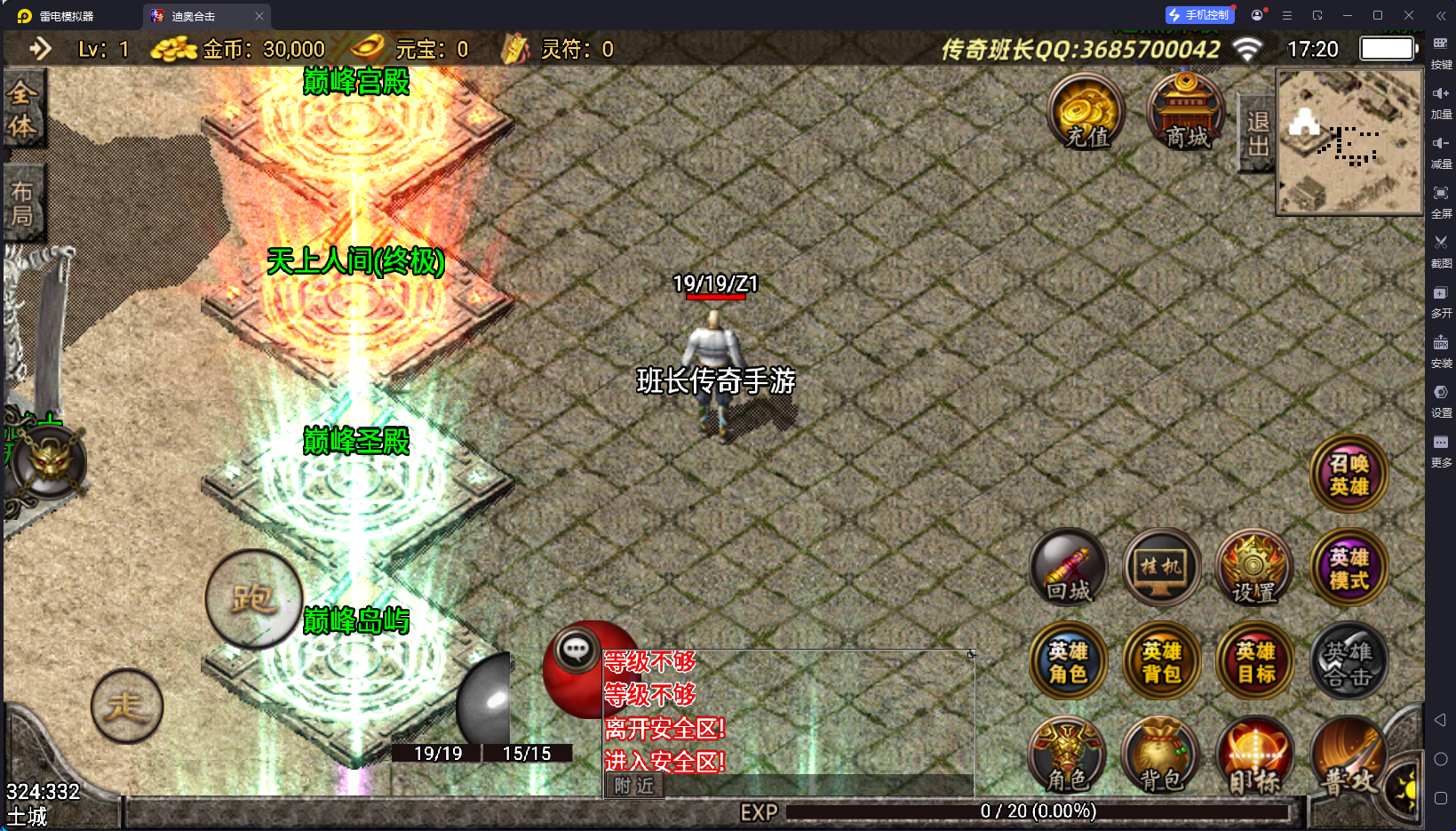Switch 英雄模式 hero mode

click(x=1349, y=569)
